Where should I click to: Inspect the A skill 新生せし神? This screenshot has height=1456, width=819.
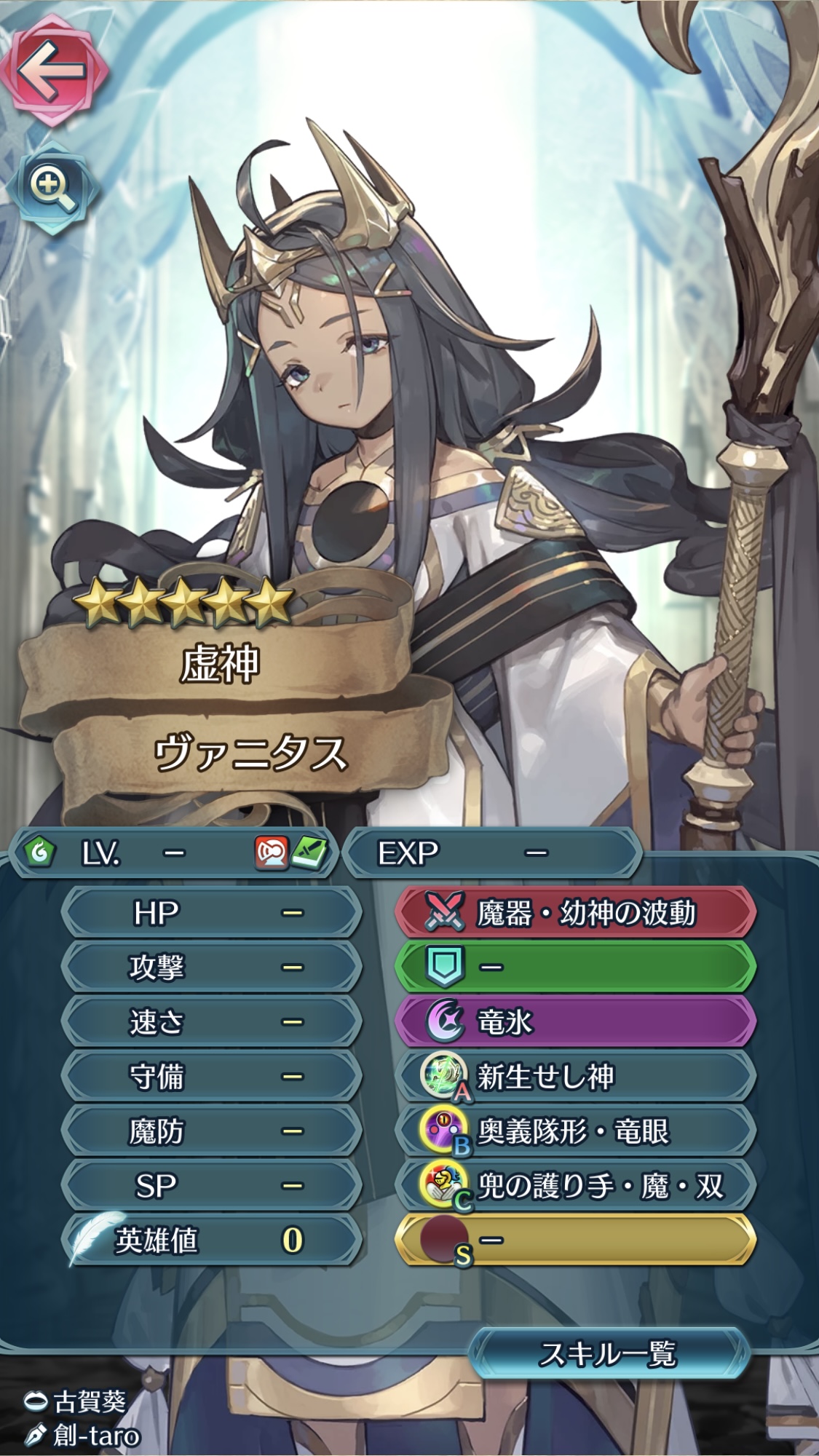point(575,1077)
